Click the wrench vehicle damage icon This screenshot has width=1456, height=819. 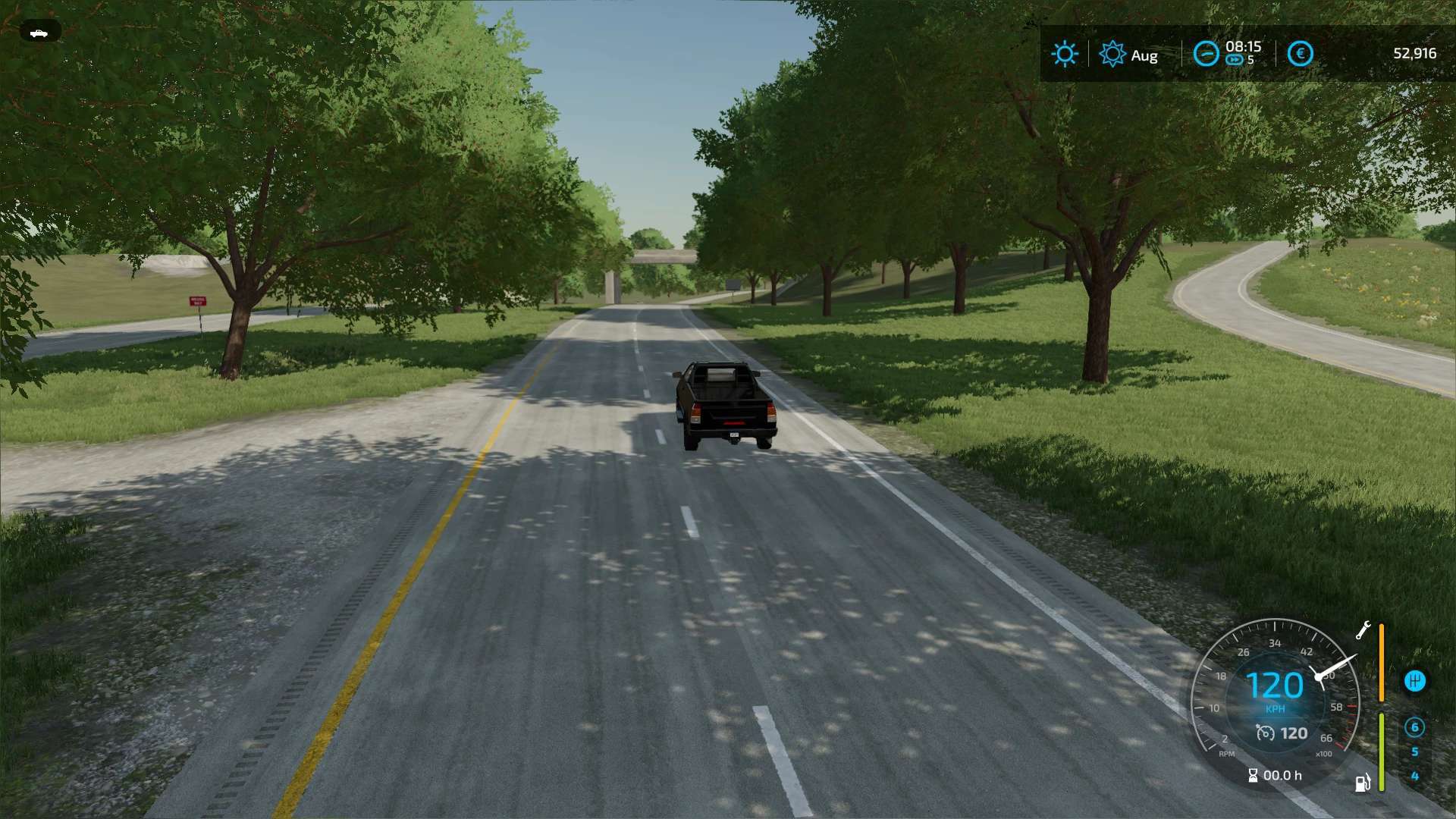coord(1363,630)
